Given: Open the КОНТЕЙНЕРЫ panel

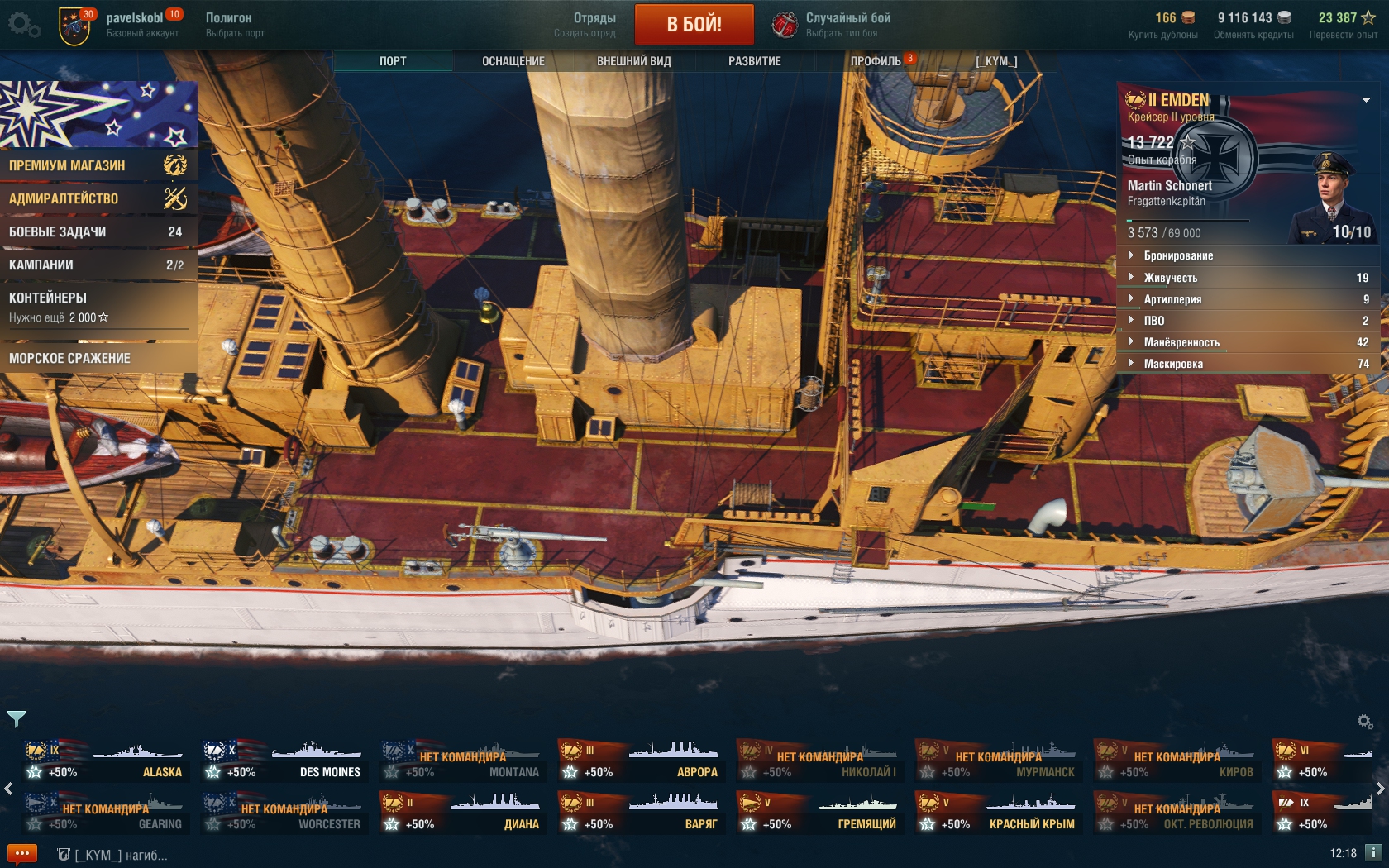Looking at the screenshot, I should 98,307.
